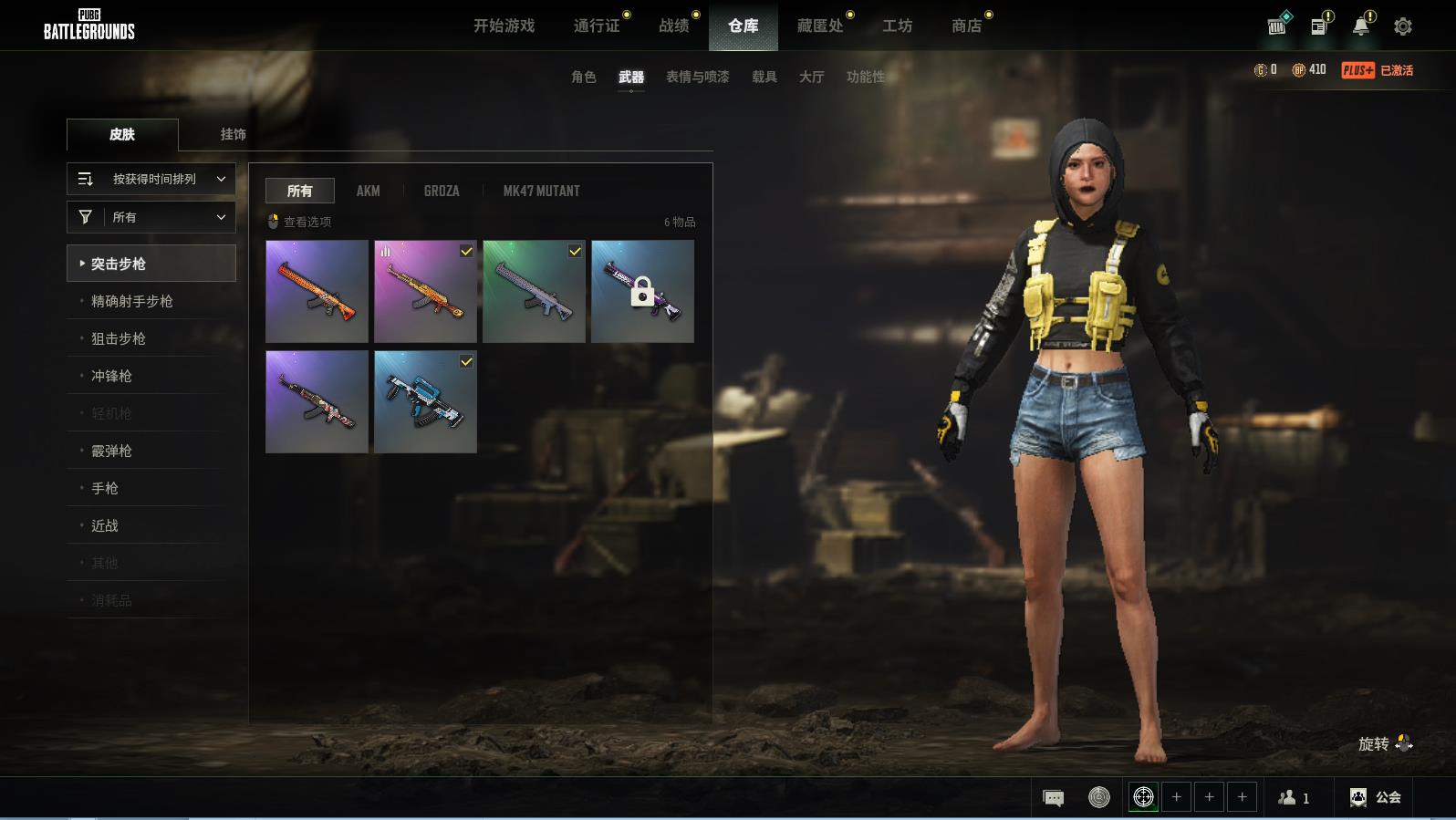Open the notifications bell
The width and height of the screenshot is (1456, 820).
point(1360,26)
